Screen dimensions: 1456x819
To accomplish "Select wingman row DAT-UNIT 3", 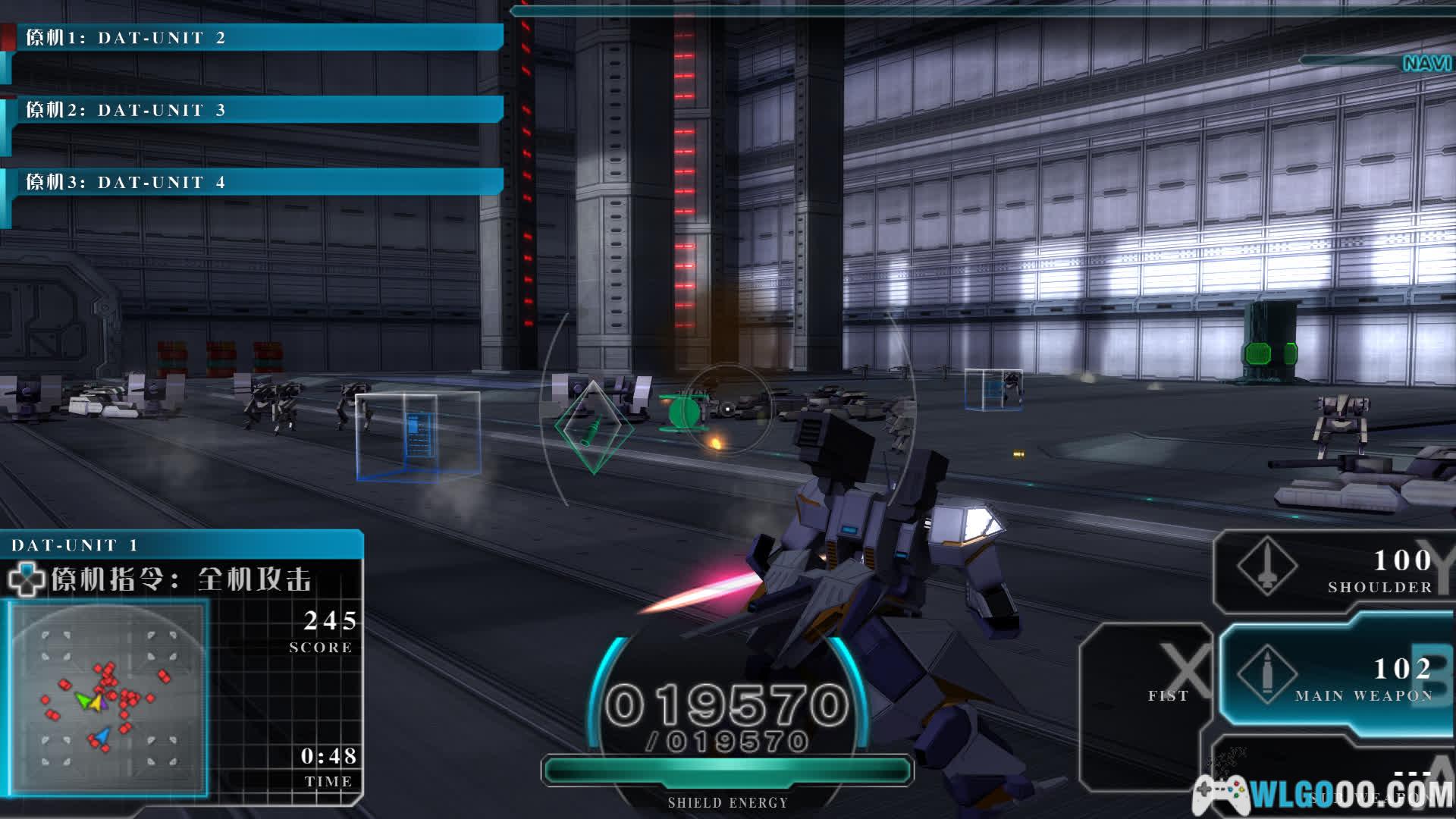I will [254, 110].
